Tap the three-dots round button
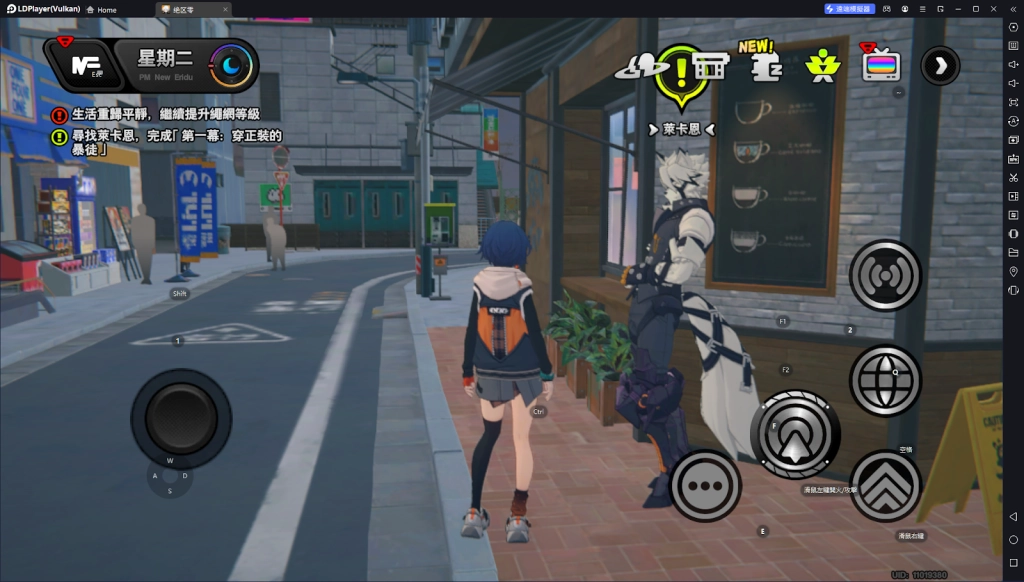This screenshot has width=1024, height=582. tap(707, 486)
